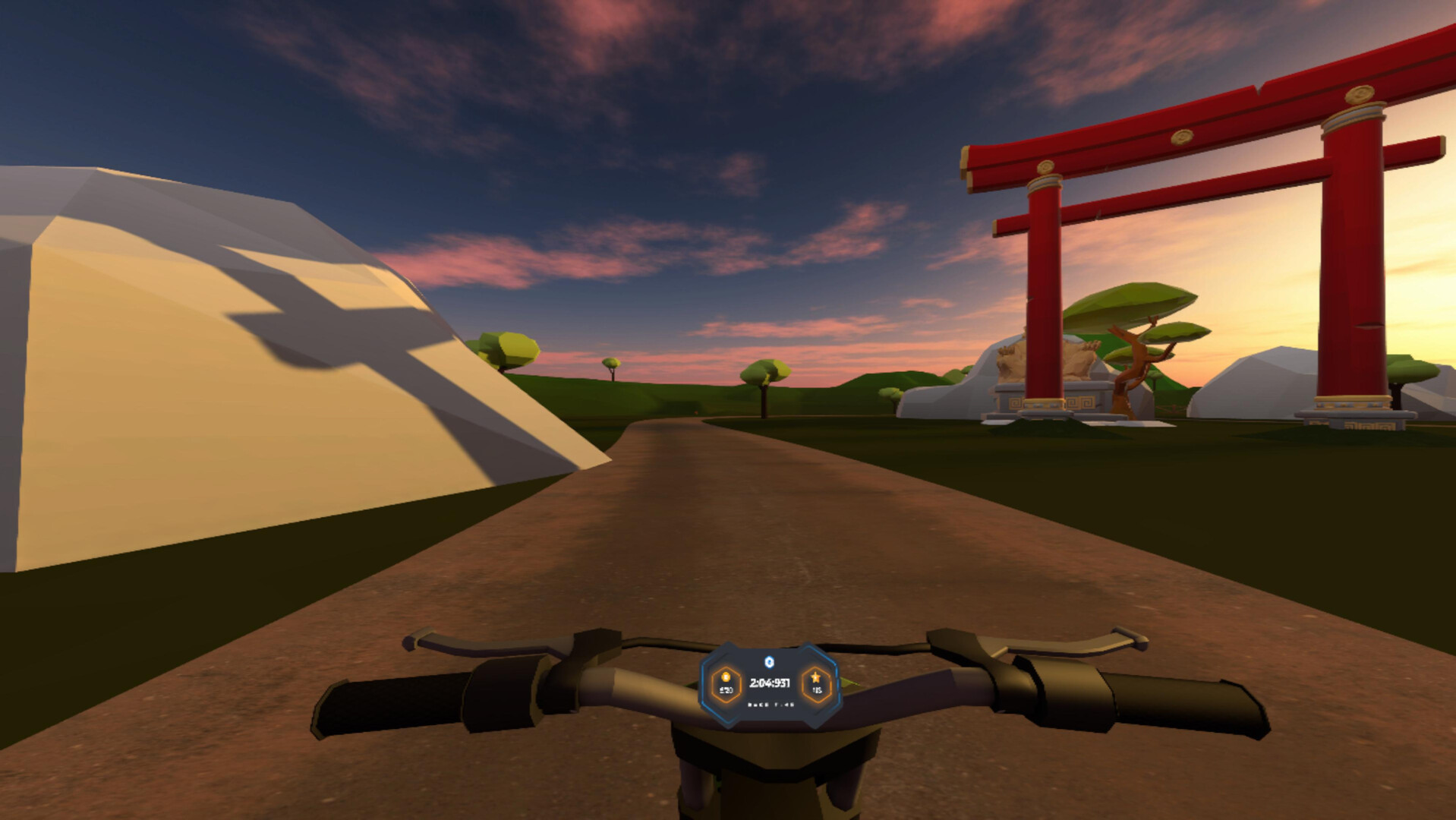Select the Race Flag label
Screen dimensions: 1456x820
coord(771,704)
